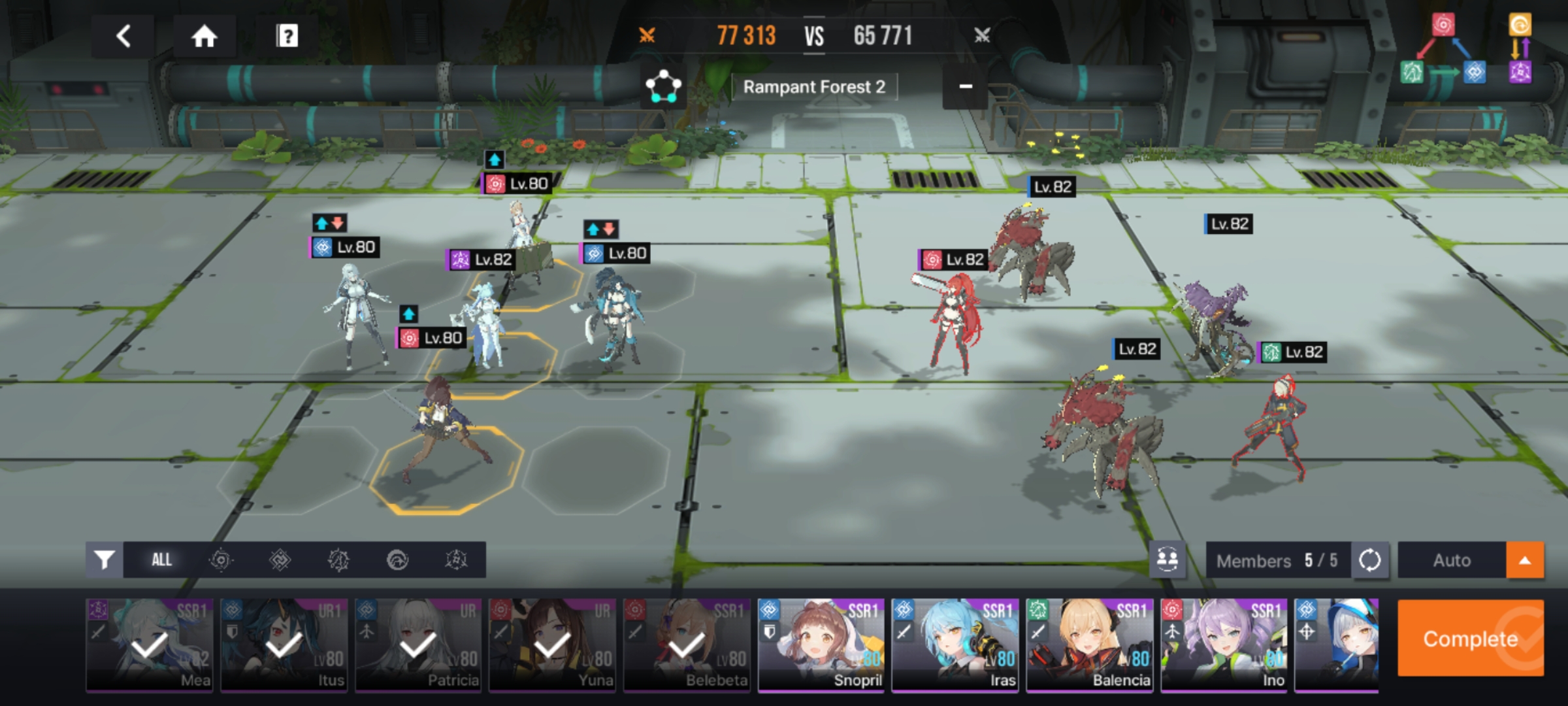The image size is (1568, 706).
Task: Switch to the ALL filter tab
Action: (161, 560)
